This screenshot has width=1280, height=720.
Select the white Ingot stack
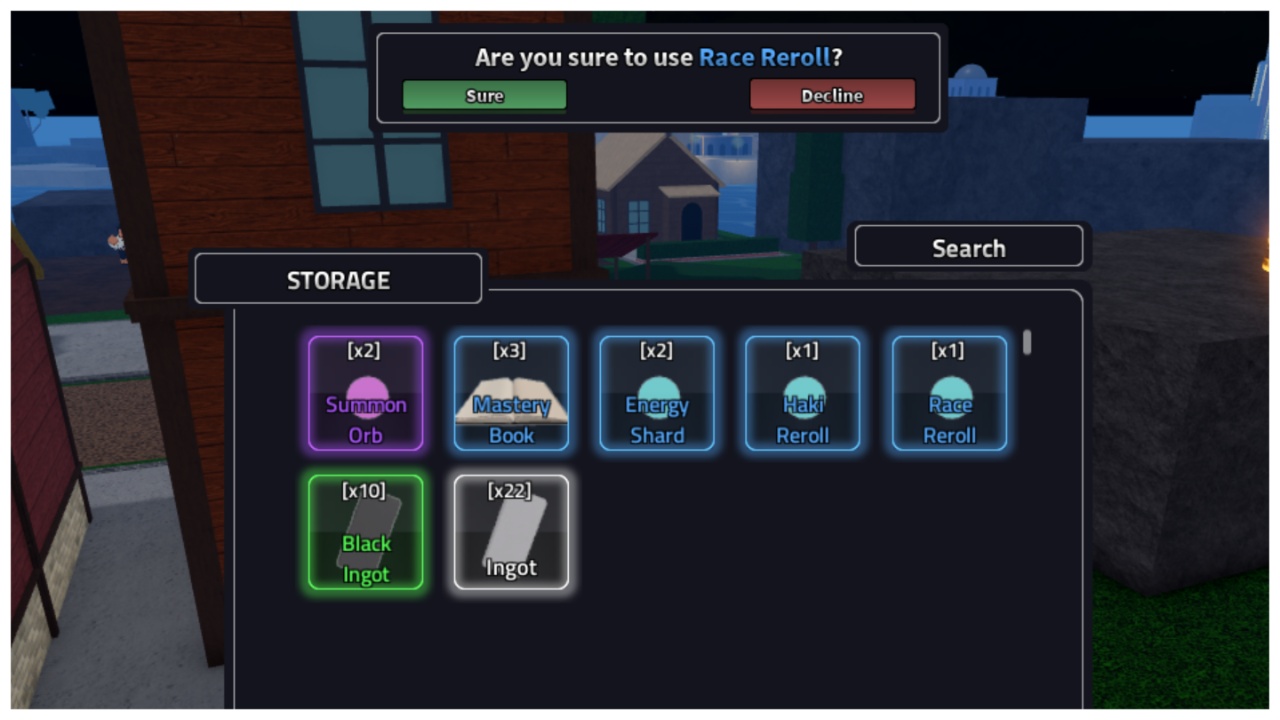tap(511, 532)
